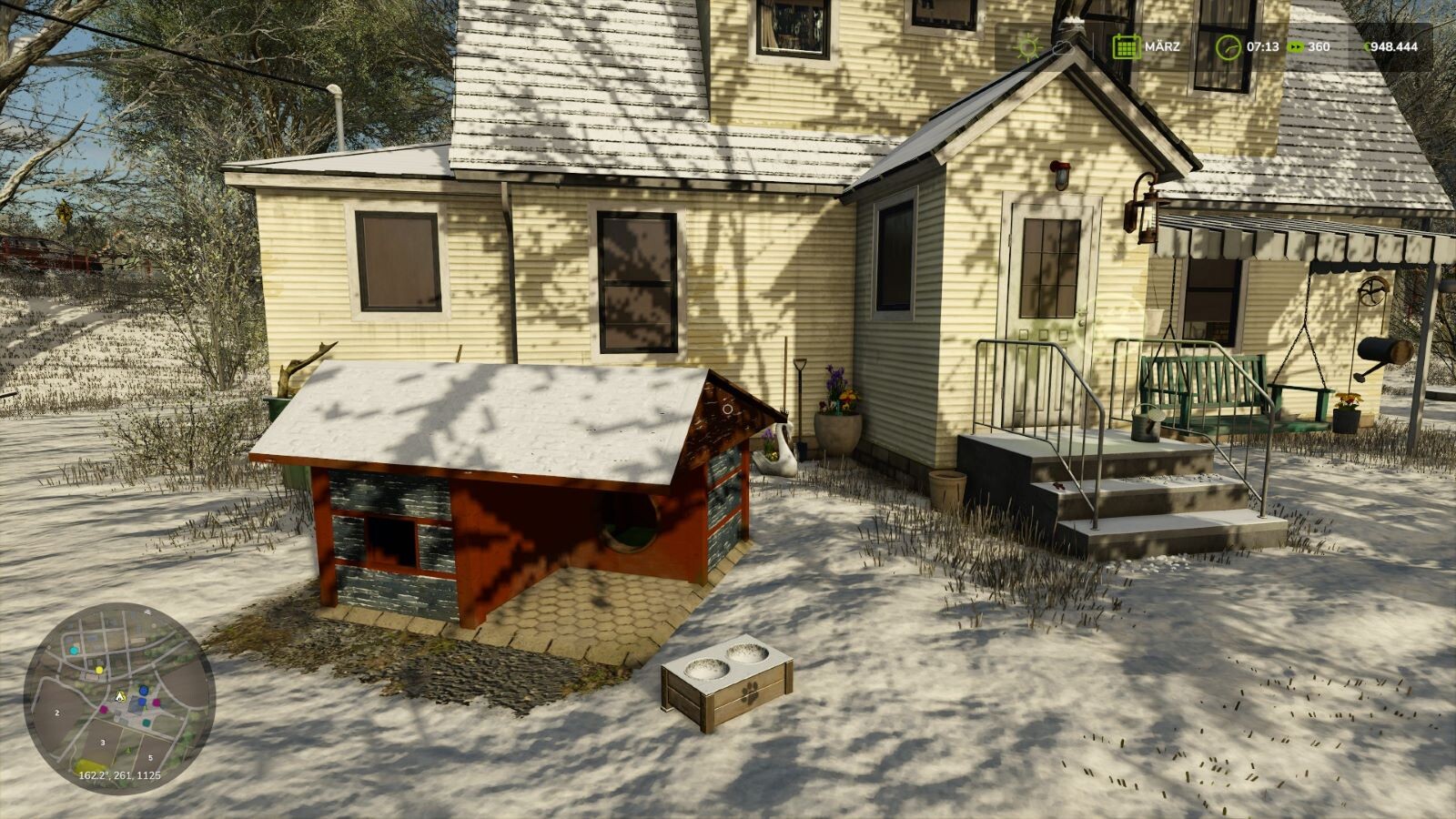The width and height of the screenshot is (1456, 819).
Task: Click the coordinates text under the minimap
Action: tap(119, 775)
